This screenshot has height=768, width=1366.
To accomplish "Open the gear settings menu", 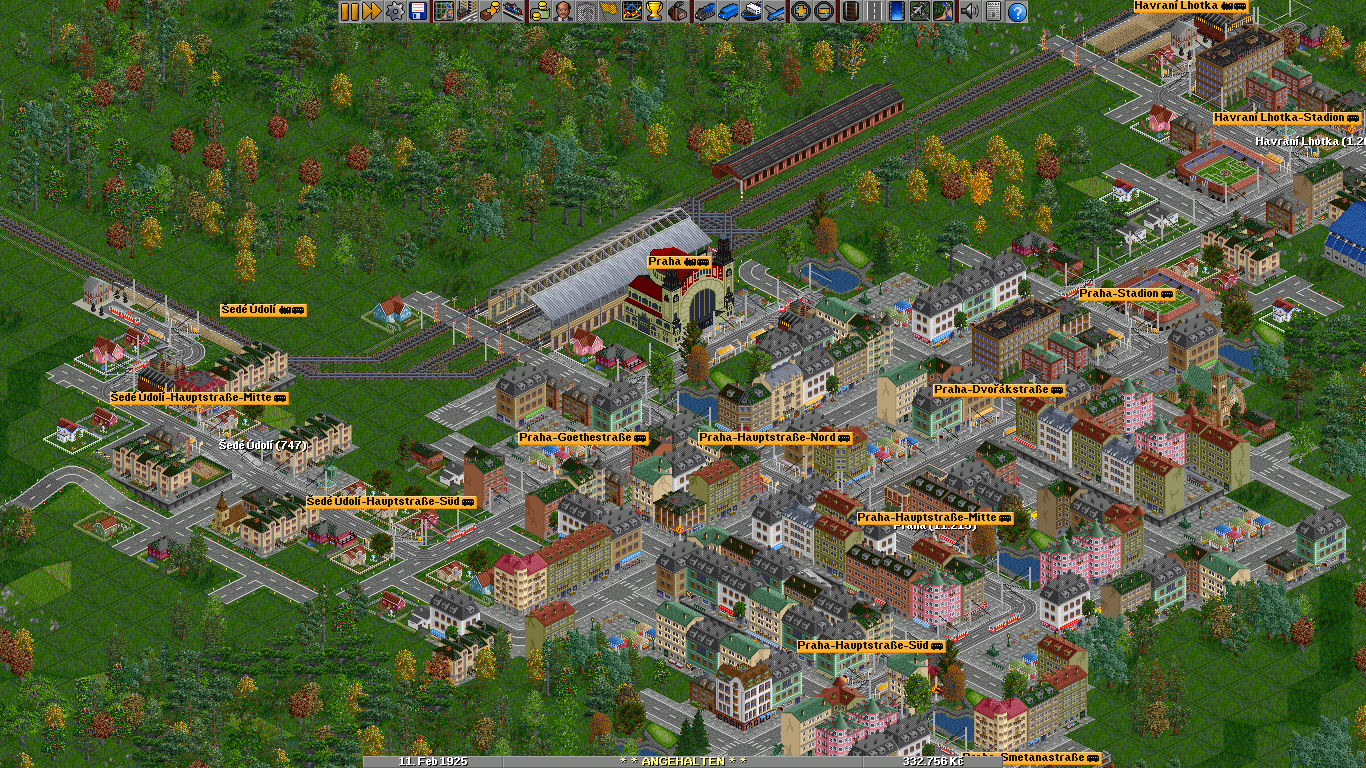I will (x=395, y=11).
